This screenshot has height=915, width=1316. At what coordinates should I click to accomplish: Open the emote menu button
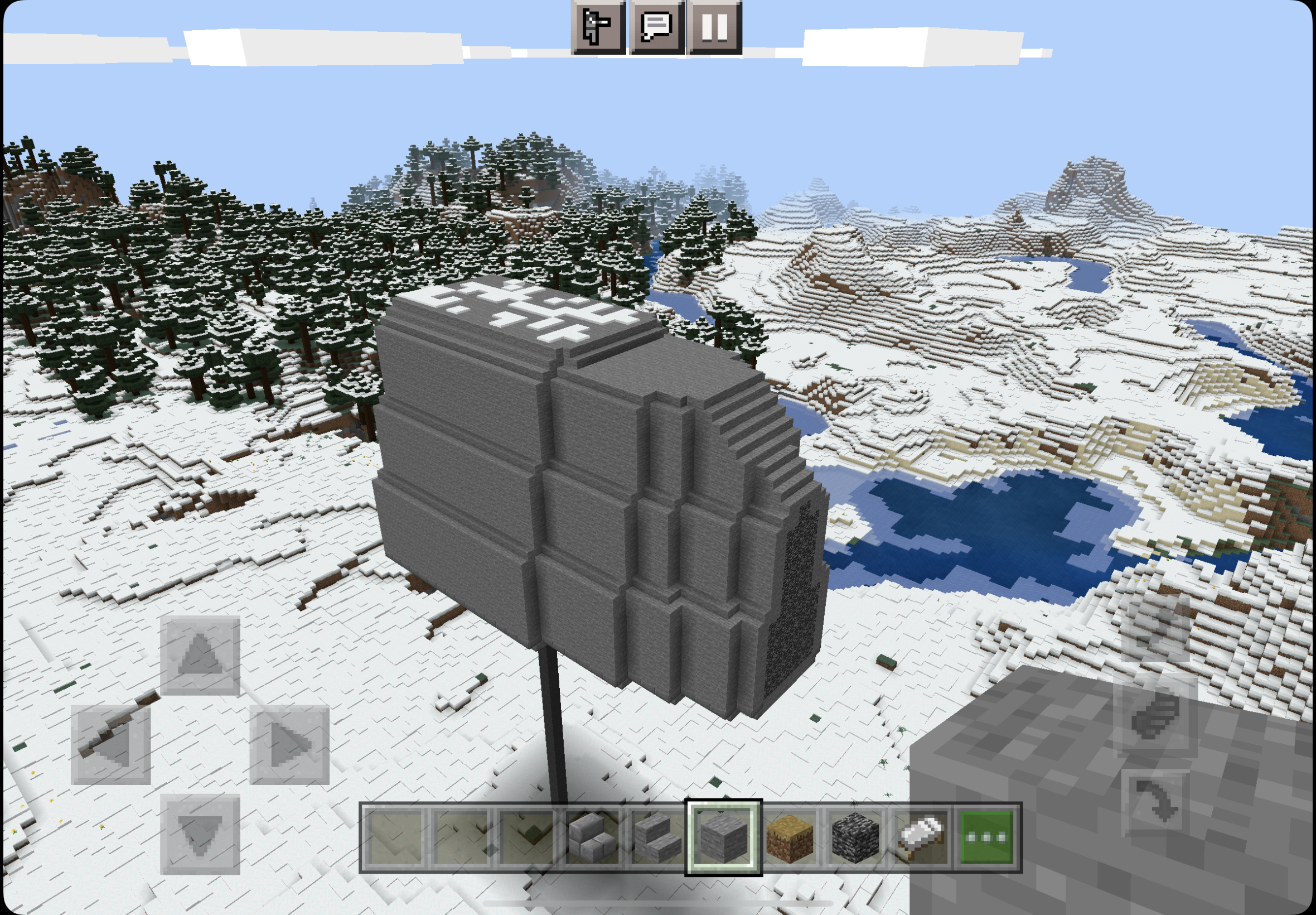pyautogui.click(x=598, y=27)
